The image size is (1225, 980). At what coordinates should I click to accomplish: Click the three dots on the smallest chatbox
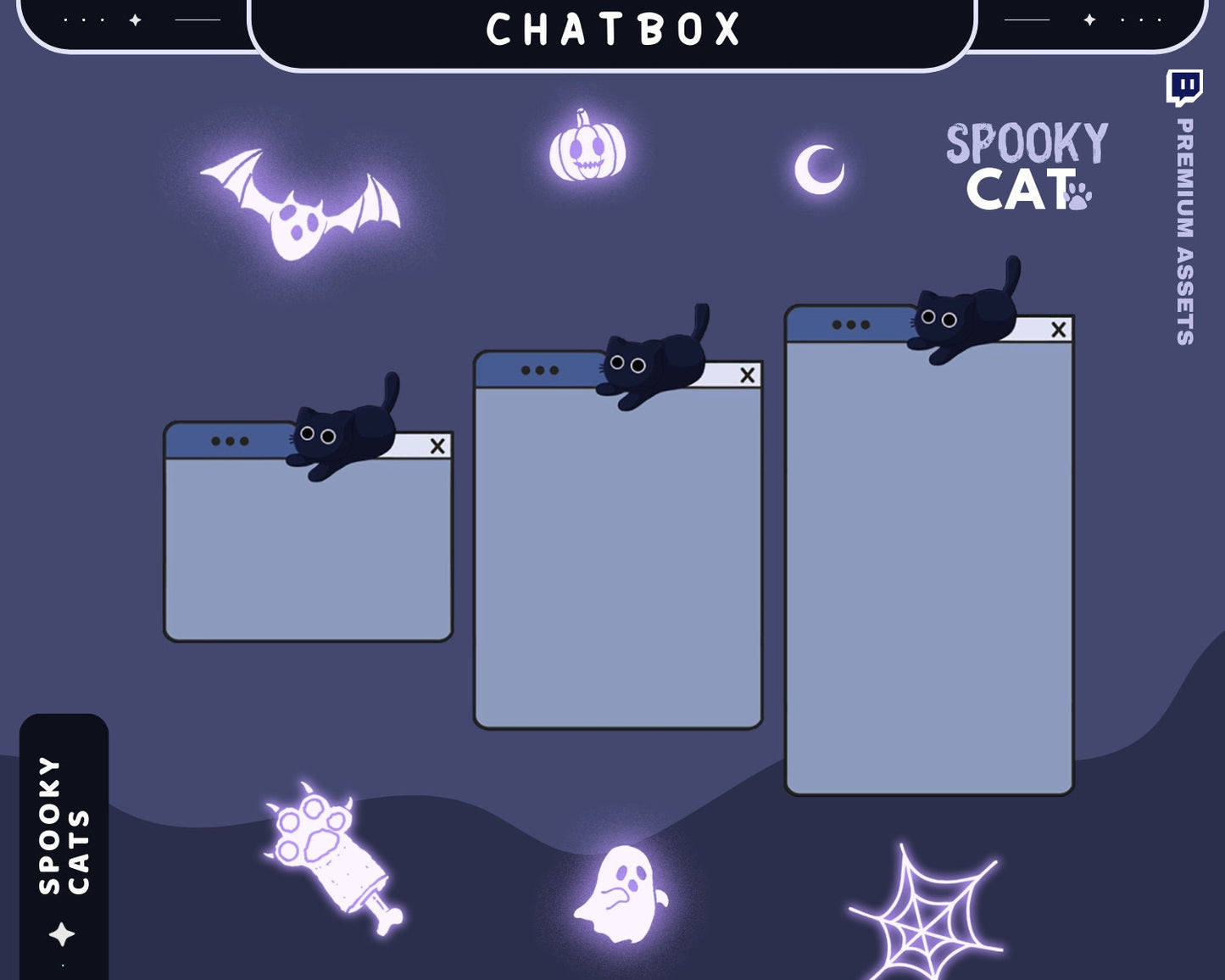[230, 442]
